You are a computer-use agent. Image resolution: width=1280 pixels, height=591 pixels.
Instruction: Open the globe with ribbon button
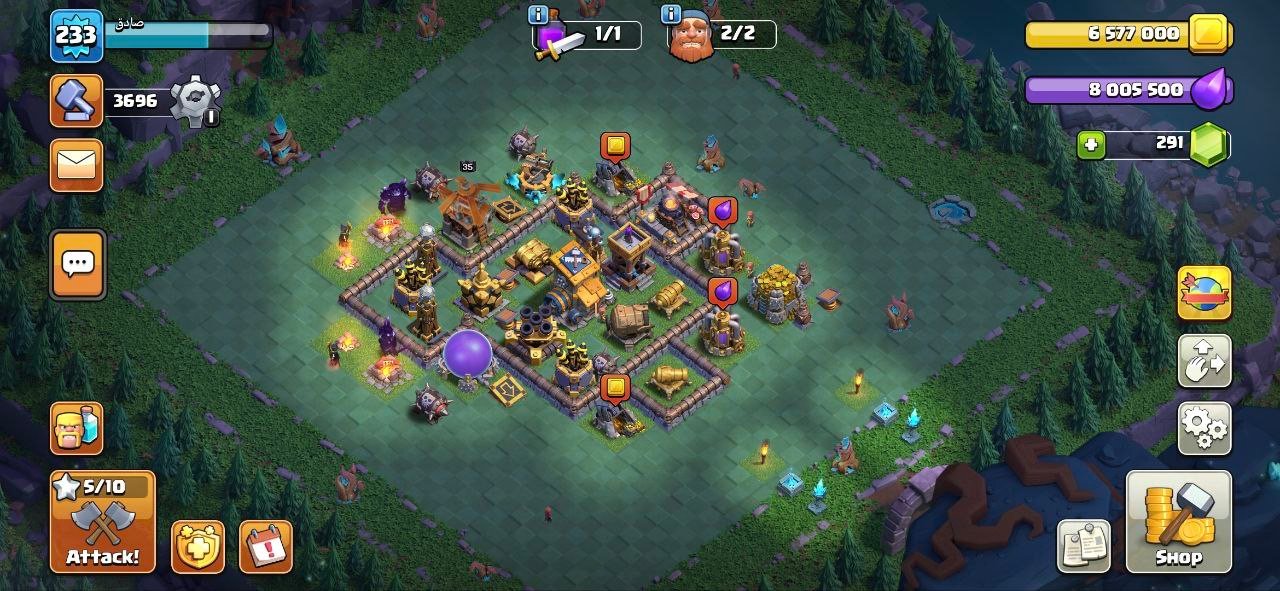1204,294
